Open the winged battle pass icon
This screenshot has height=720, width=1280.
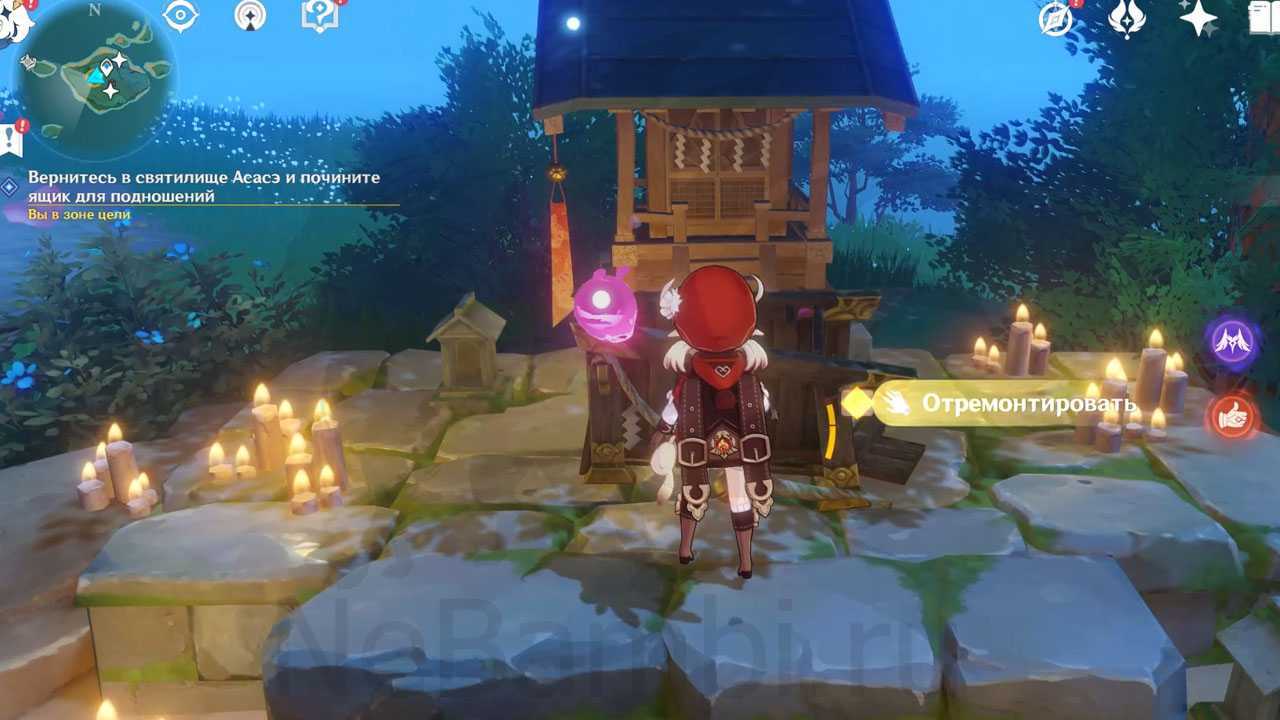[1127, 18]
